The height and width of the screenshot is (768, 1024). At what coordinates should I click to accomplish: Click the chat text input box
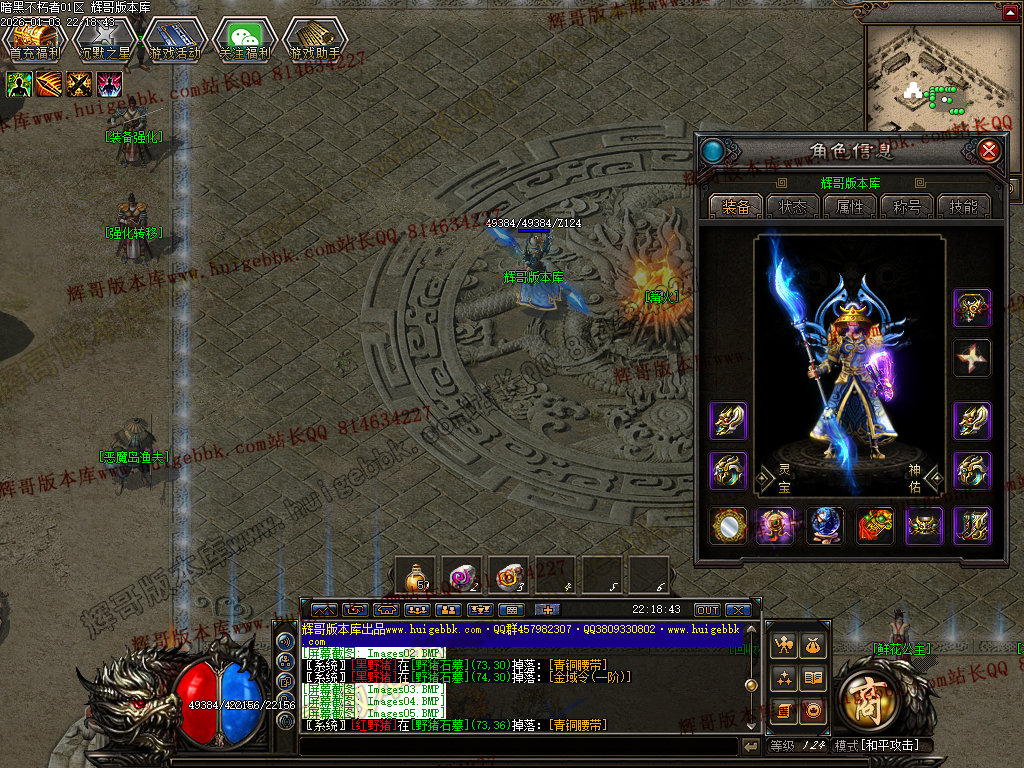518,746
